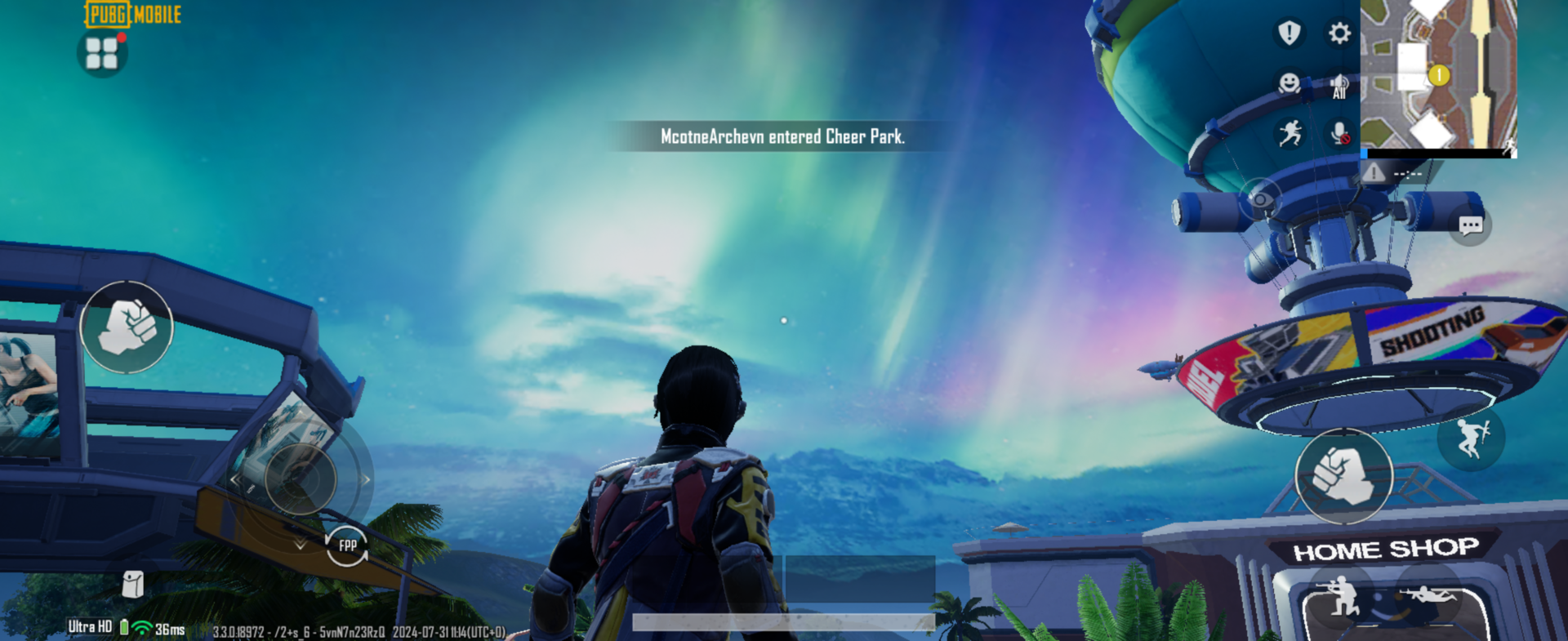This screenshot has height=641, width=1568.
Task: Tap the shield report icon
Action: tap(1289, 33)
